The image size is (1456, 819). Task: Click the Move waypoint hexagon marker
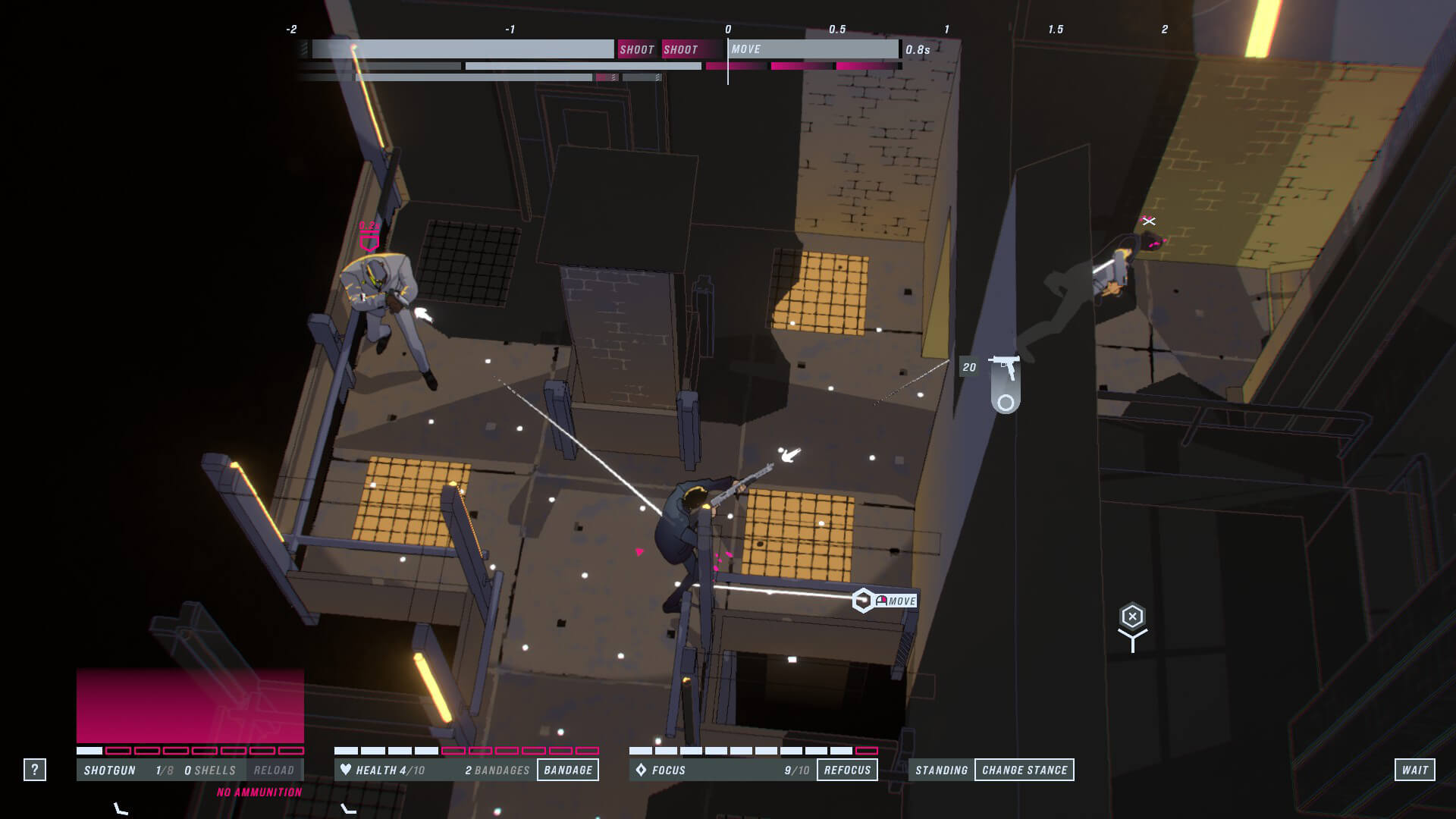[x=863, y=601]
